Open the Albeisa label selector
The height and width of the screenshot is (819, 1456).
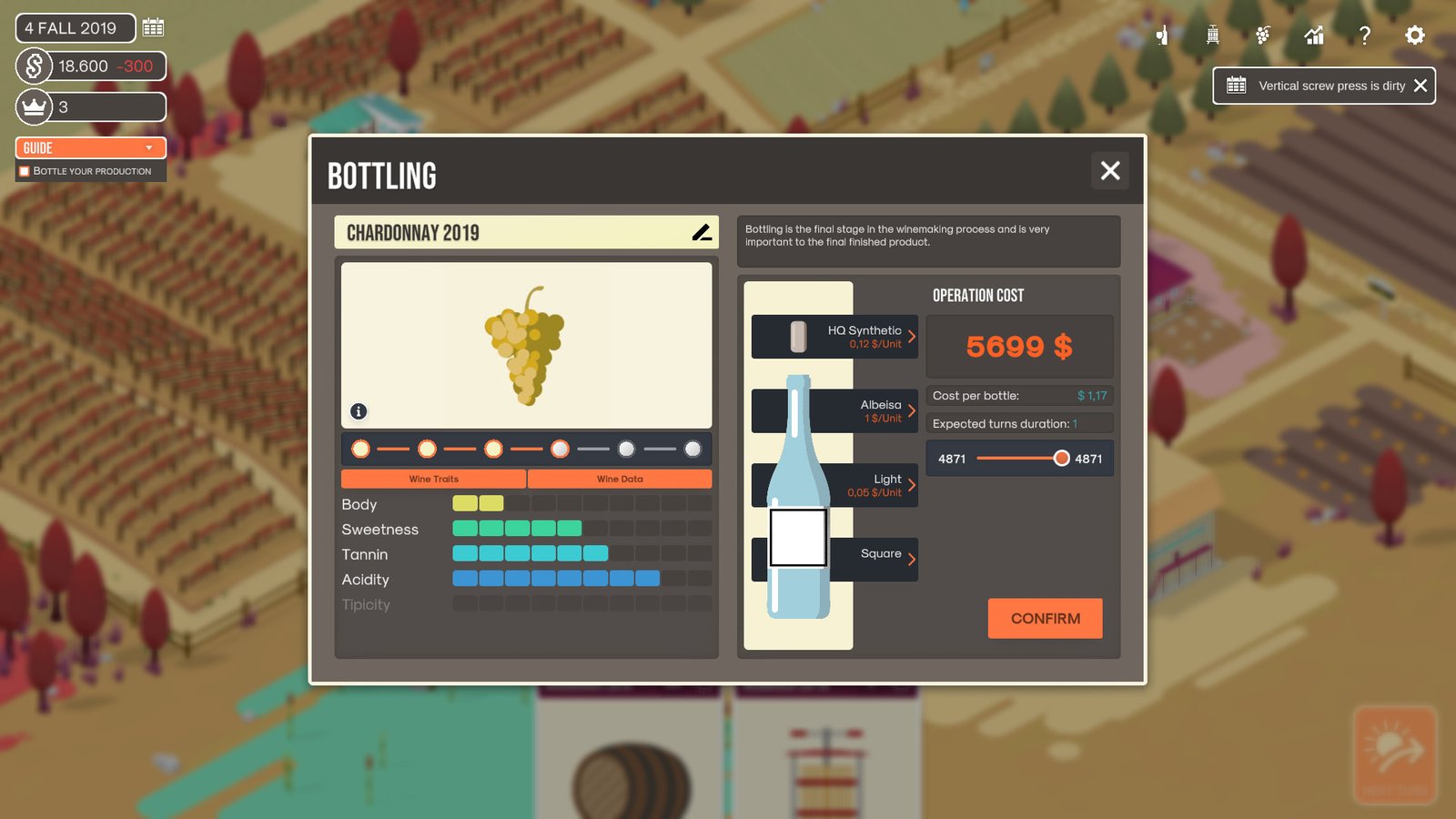[x=833, y=410]
